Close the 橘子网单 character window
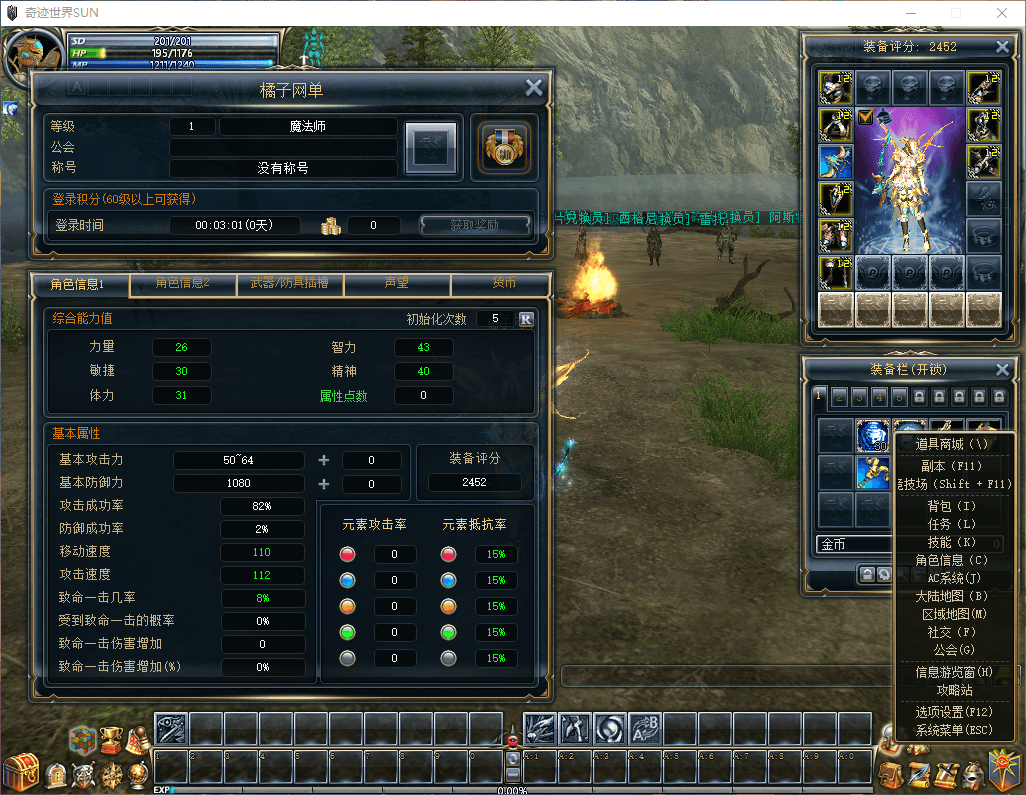The width and height of the screenshot is (1026, 795). tap(534, 88)
